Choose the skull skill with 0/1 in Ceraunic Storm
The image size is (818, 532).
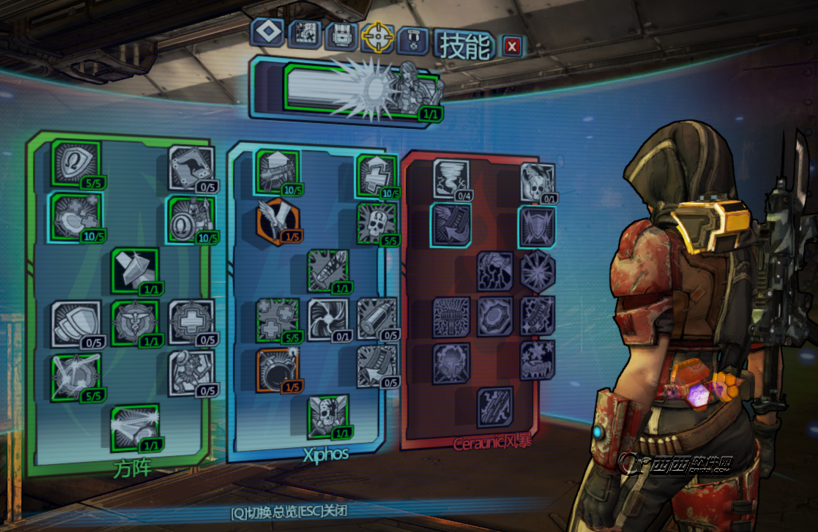(536, 181)
